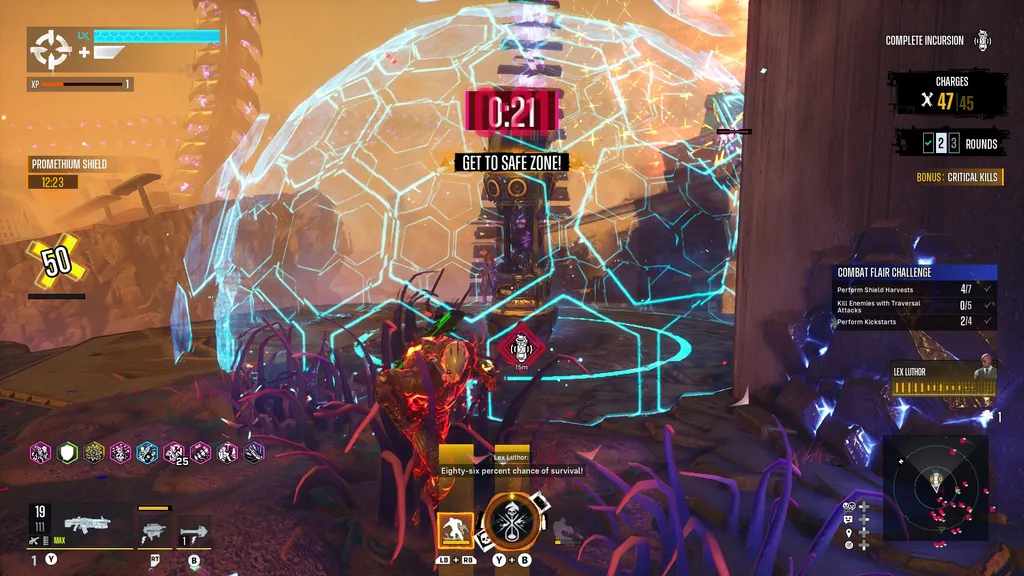Select the secondary pistol weapon slot
The height and width of the screenshot is (576, 1024).
click(x=153, y=529)
